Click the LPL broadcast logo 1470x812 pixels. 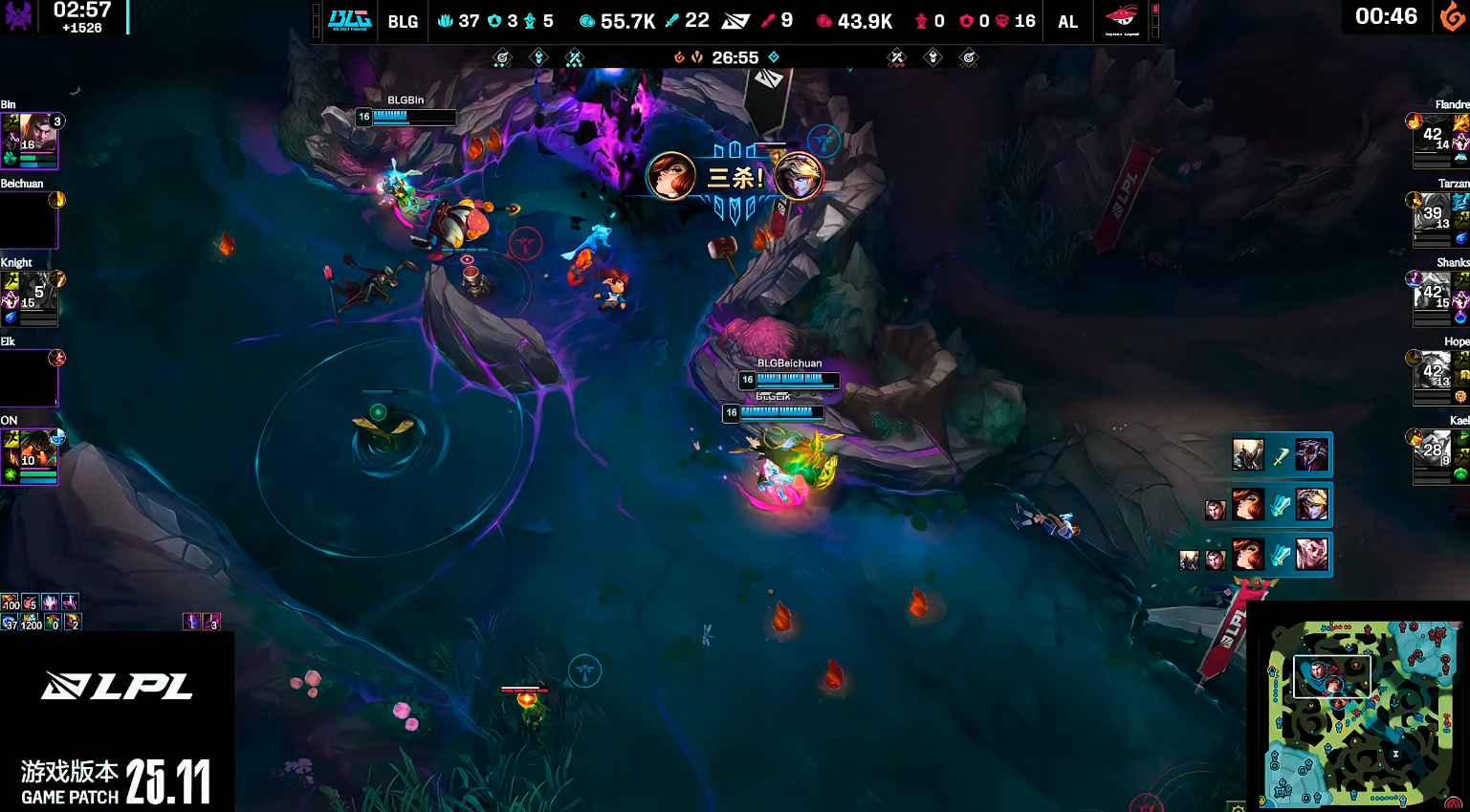117,686
